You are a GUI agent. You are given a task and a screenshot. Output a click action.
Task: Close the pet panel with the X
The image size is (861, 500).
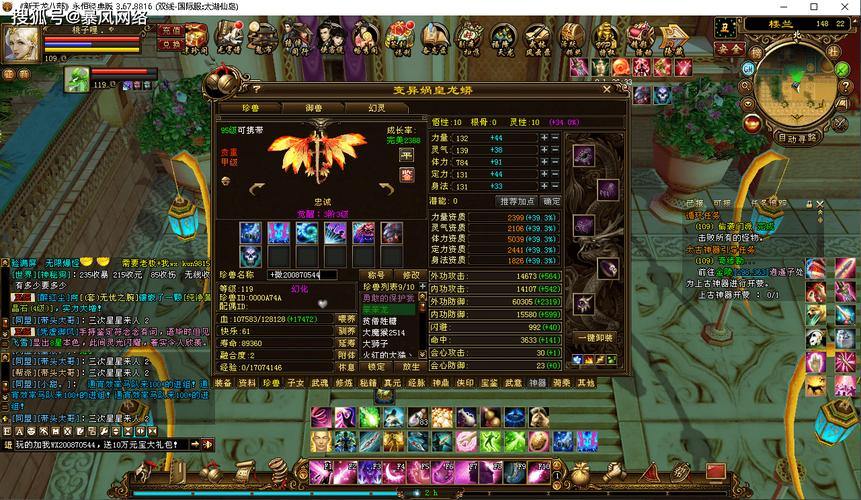[x=606, y=89]
